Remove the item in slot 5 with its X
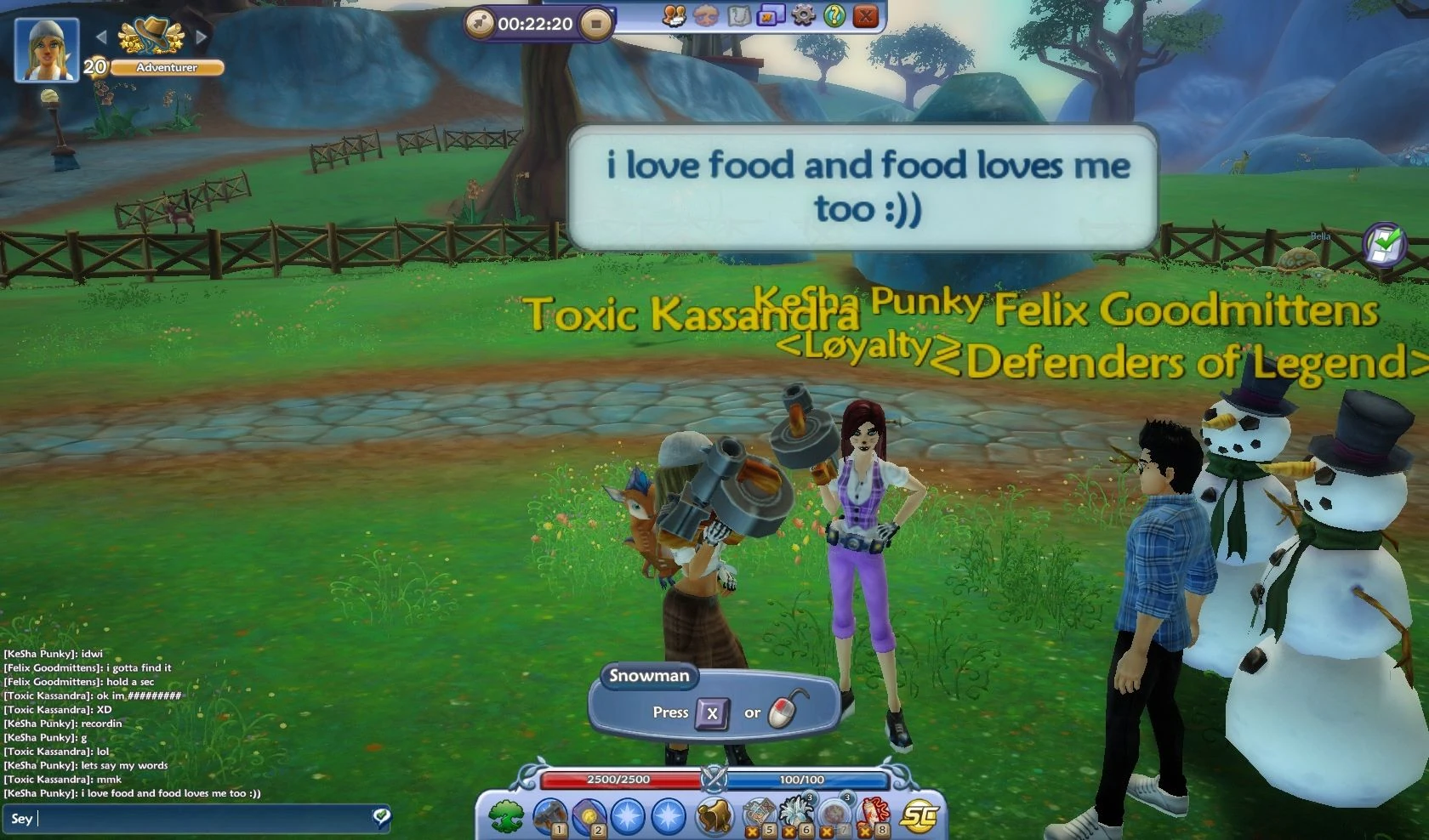This screenshot has width=1429, height=840. coord(753,831)
